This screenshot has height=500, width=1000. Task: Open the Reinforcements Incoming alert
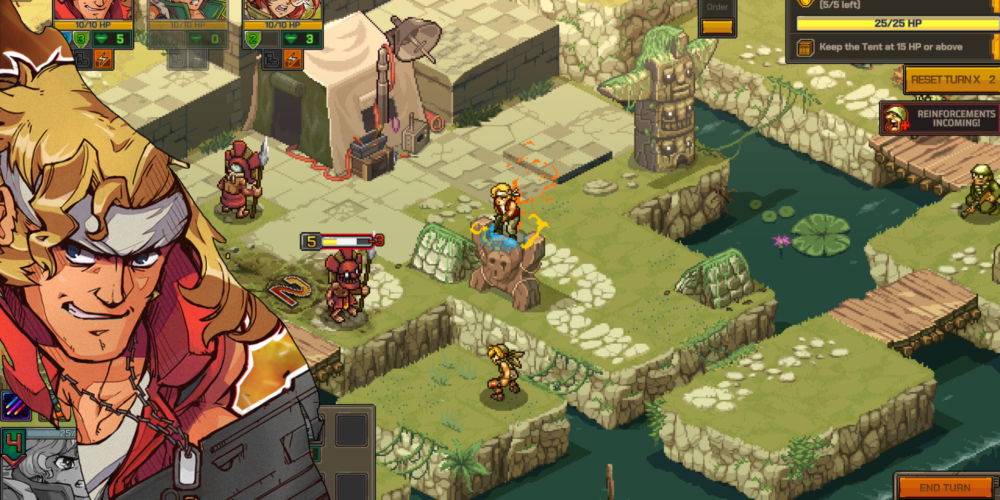[x=939, y=120]
